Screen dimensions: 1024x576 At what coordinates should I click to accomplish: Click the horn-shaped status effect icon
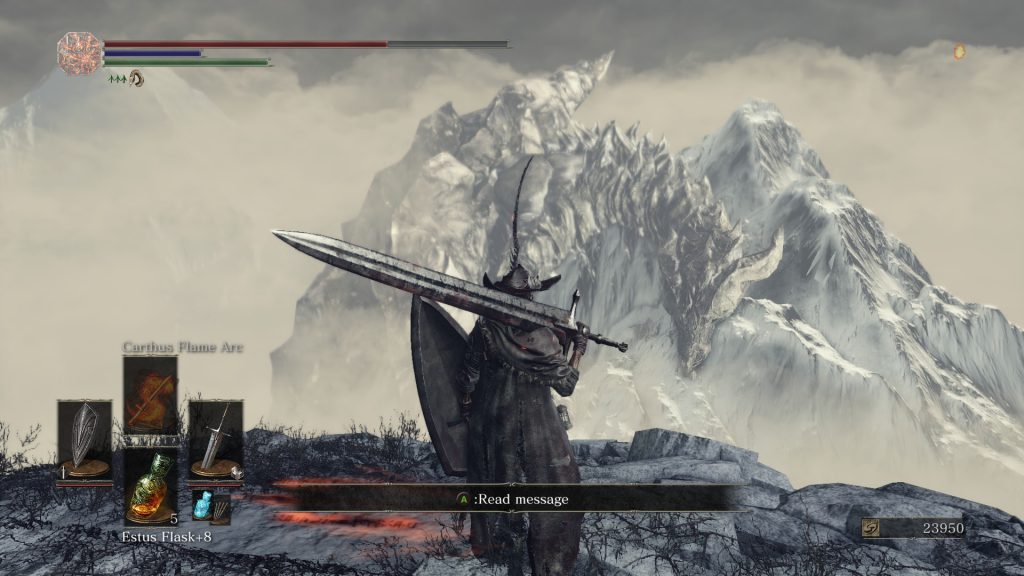(136, 77)
